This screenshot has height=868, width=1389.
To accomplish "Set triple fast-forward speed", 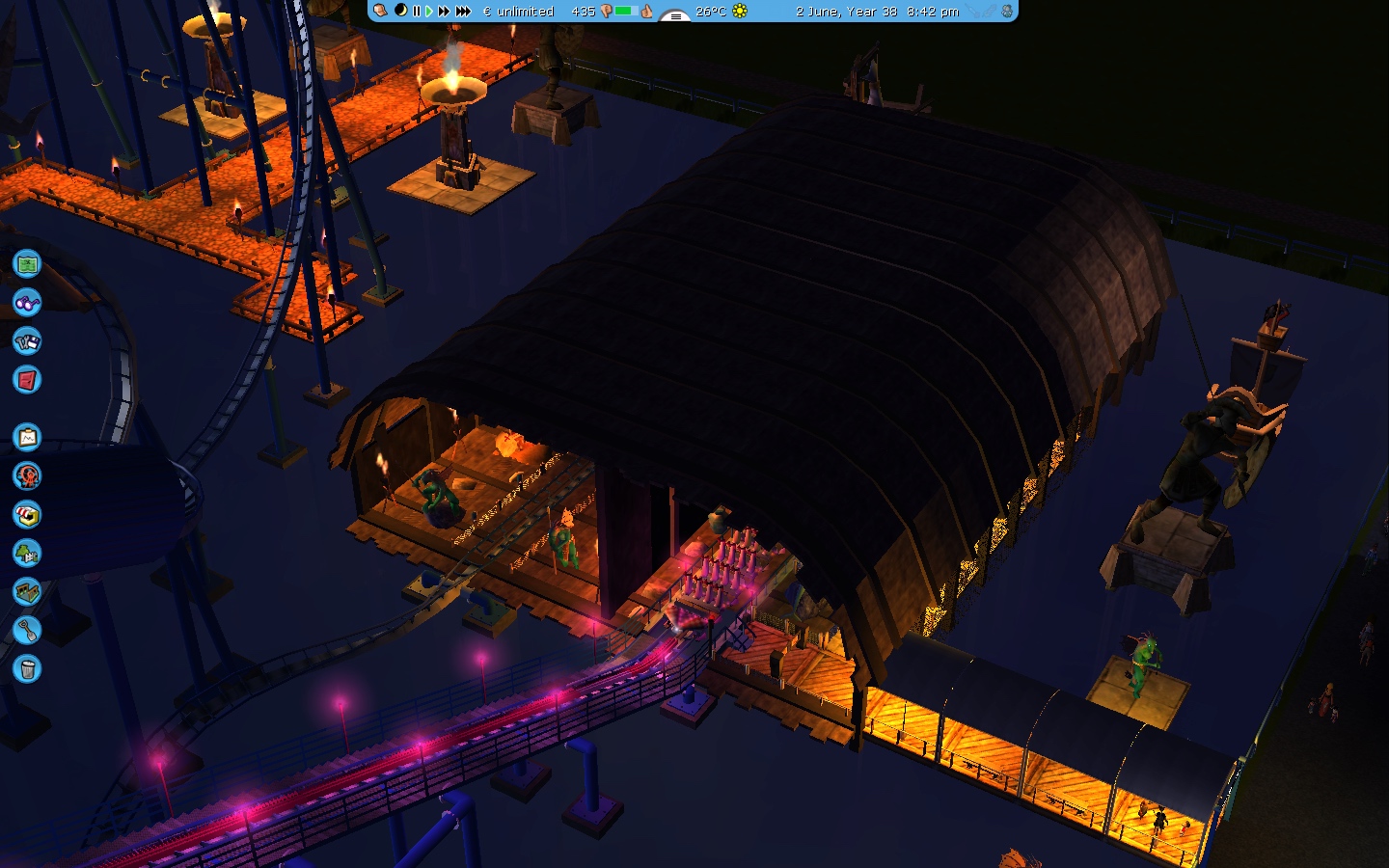I will click(463, 12).
